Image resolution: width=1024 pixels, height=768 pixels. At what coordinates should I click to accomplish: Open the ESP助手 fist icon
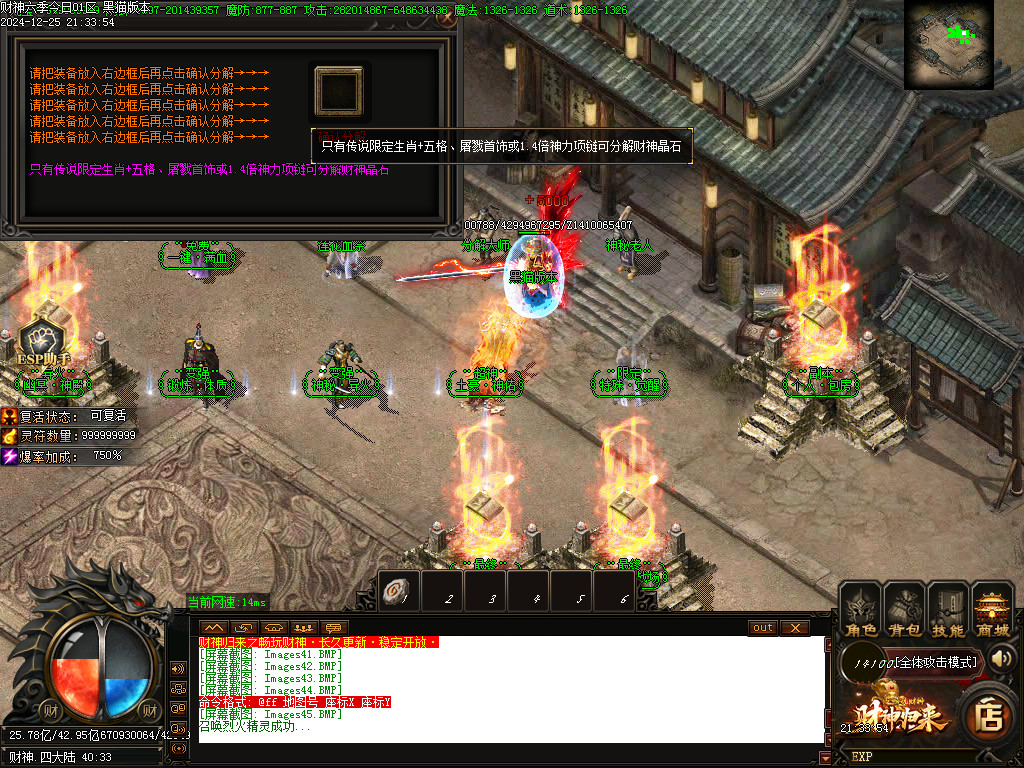(x=45, y=335)
